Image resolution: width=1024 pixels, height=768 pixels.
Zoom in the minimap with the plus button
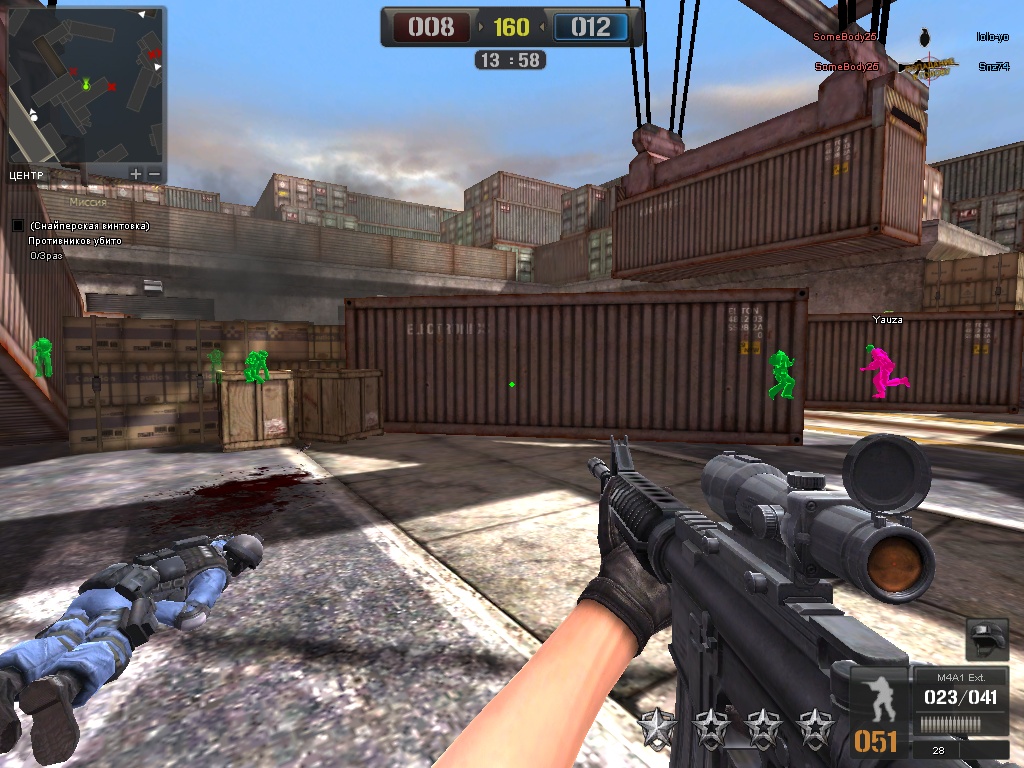[136, 174]
